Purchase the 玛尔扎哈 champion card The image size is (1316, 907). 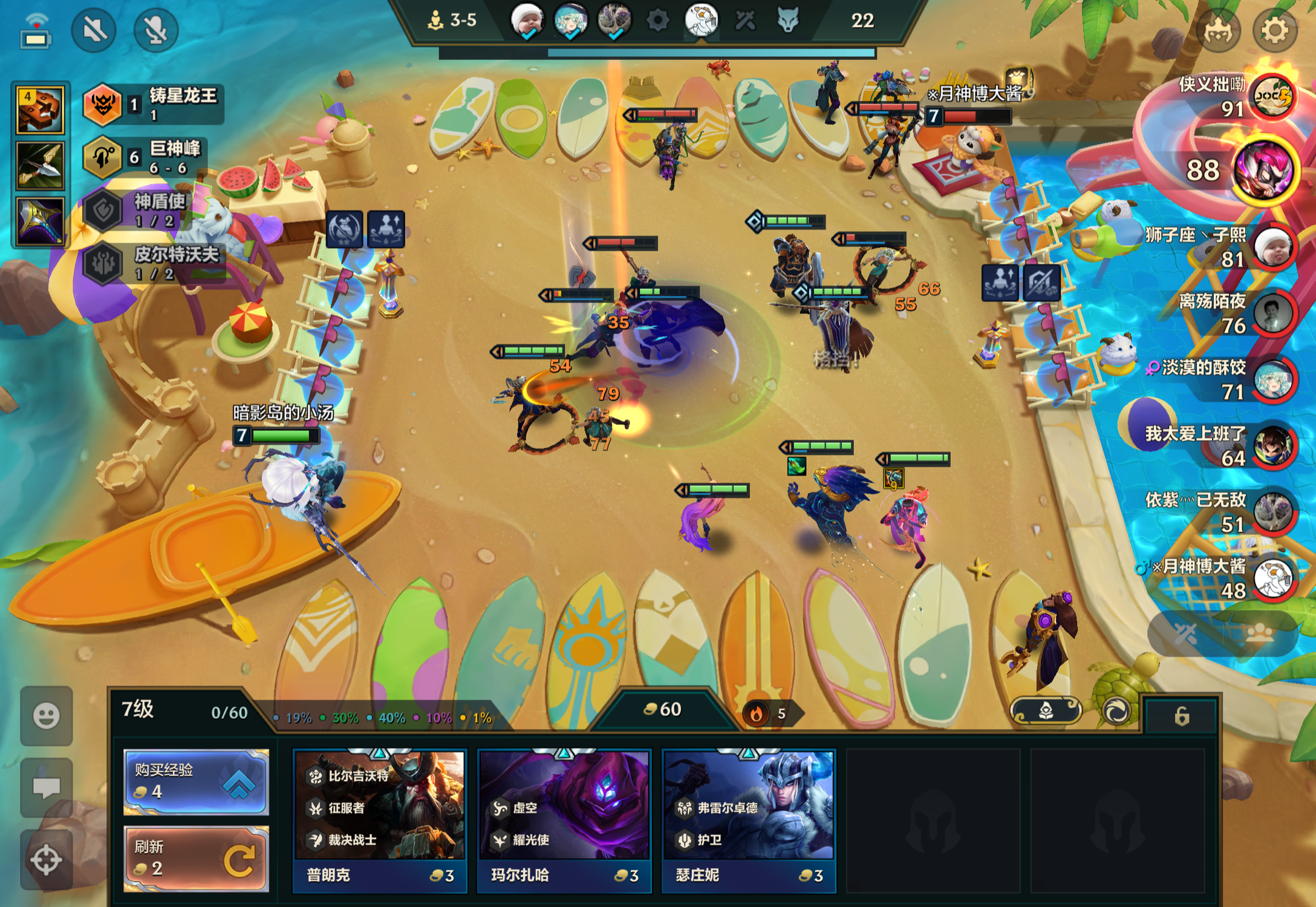pyautogui.click(x=564, y=821)
